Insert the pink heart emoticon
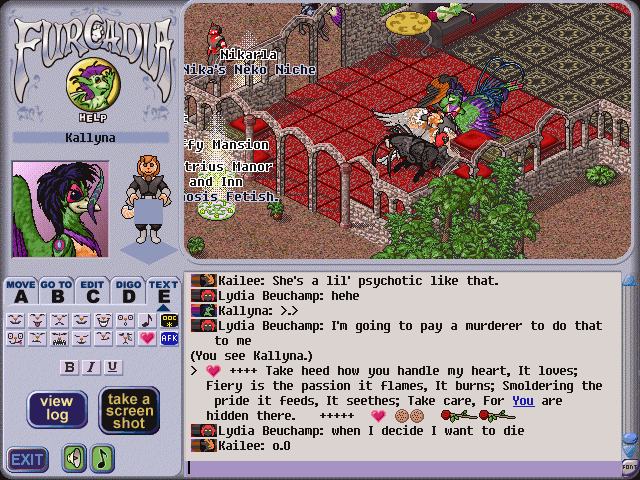 [x=146, y=339]
